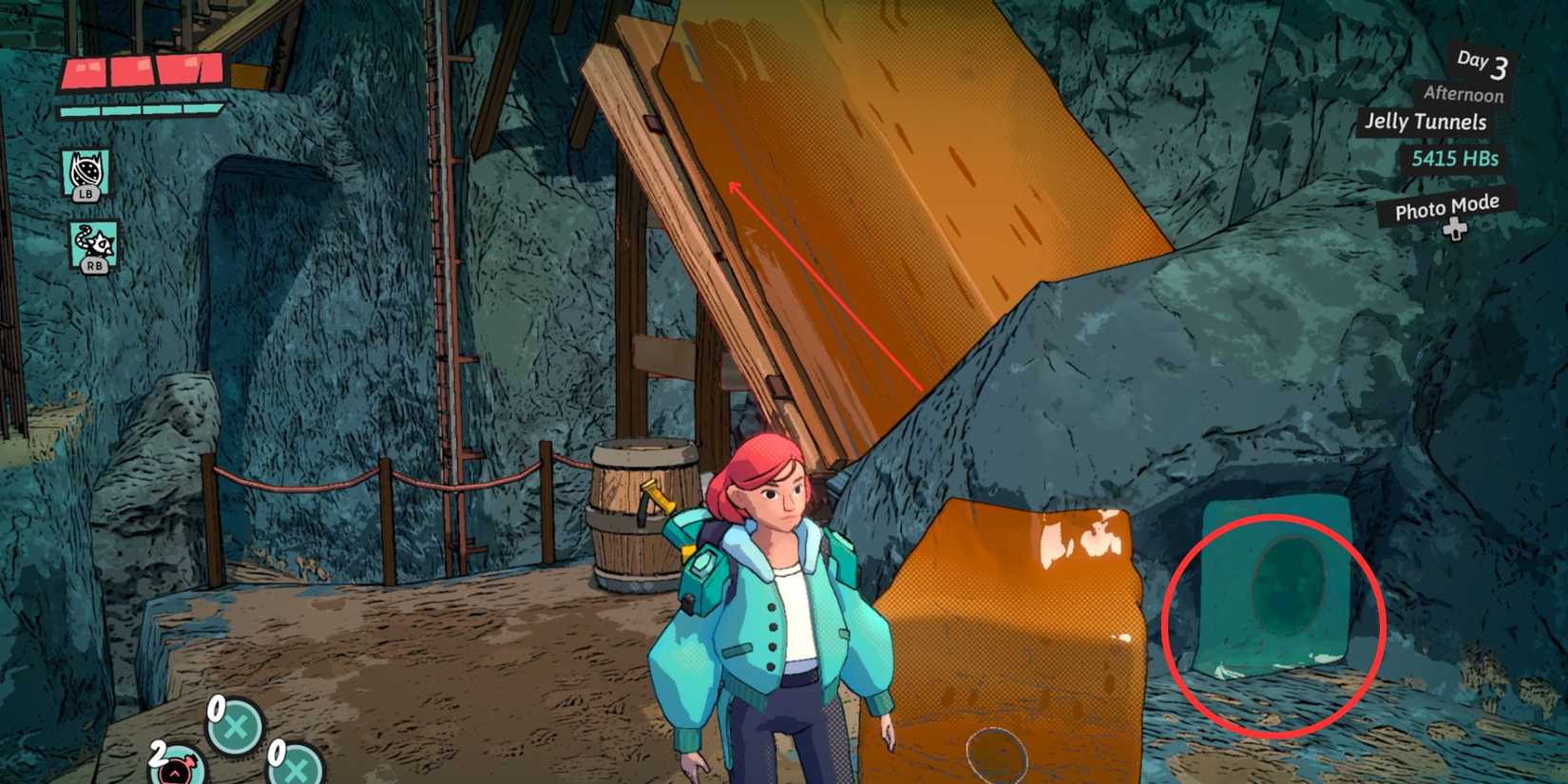Expand the Afternoon time-of-day label

pos(1463,95)
